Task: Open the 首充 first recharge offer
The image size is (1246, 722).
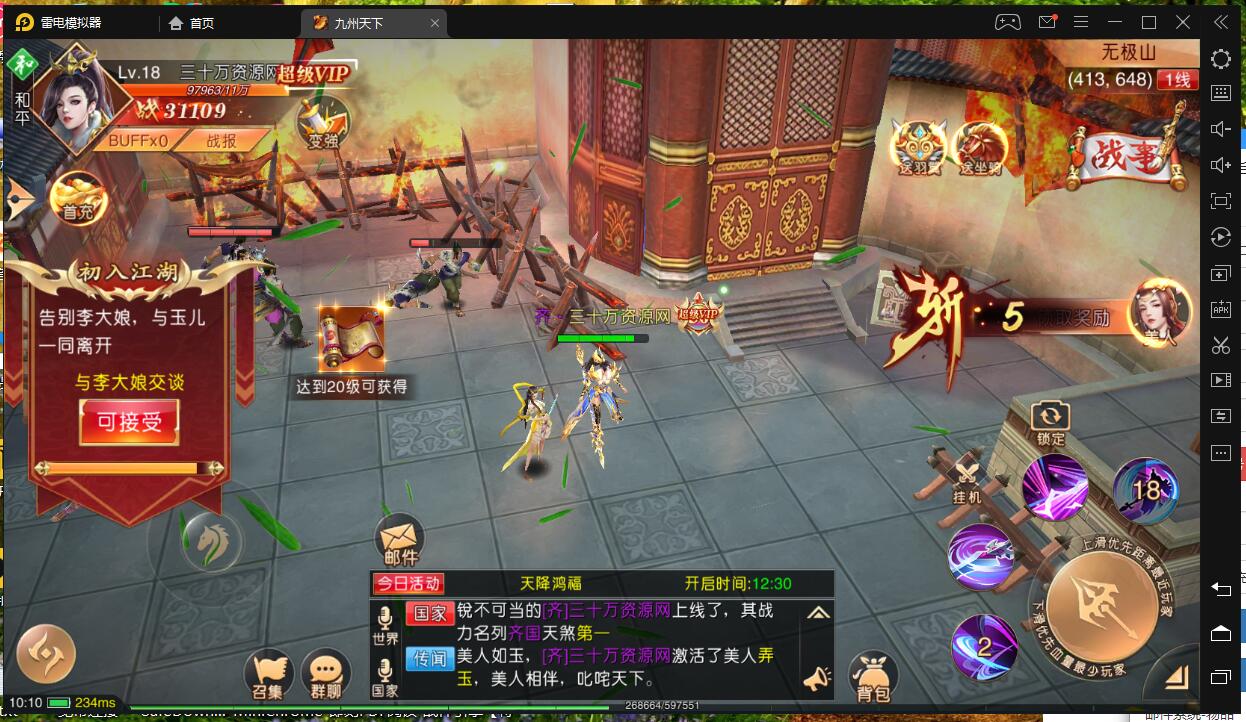Action: 78,198
